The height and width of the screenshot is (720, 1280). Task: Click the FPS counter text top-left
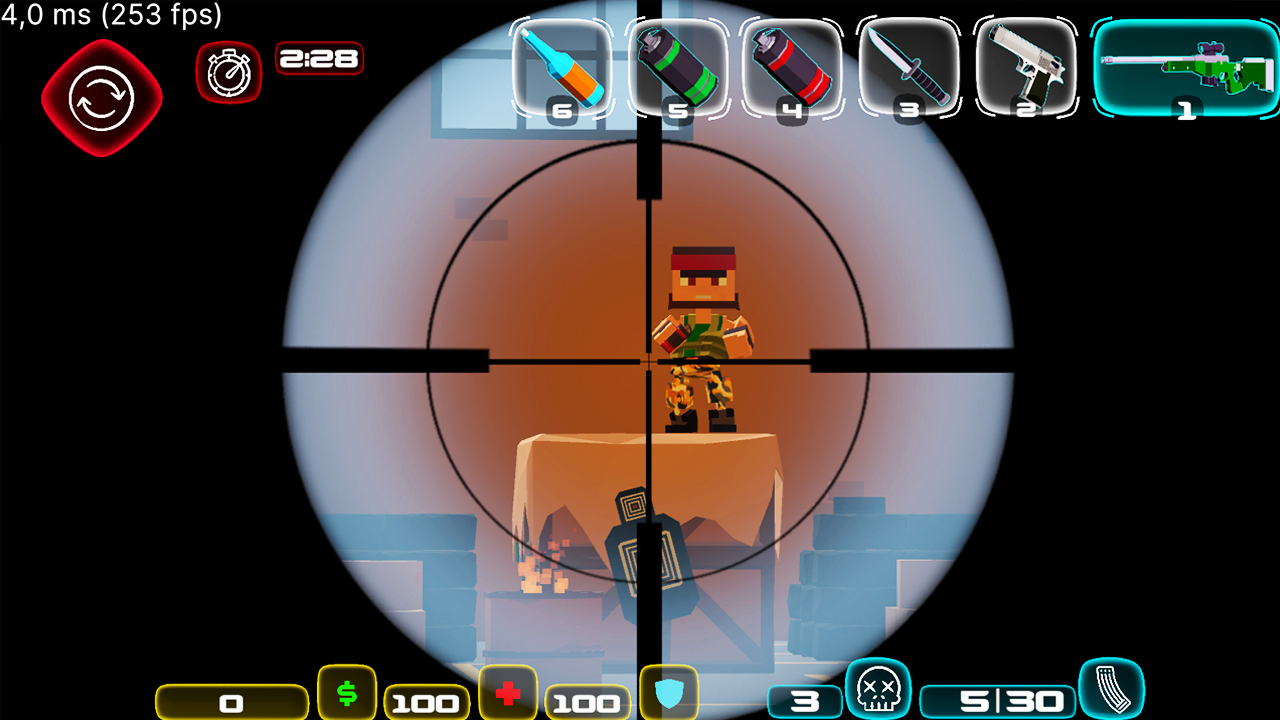(110, 16)
